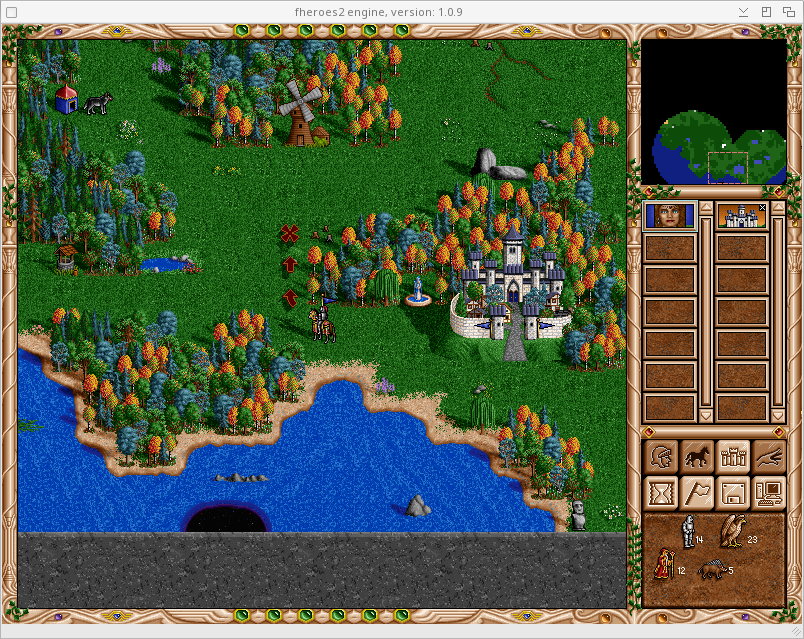Select the red-robed mage troop stack

[663, 567]
